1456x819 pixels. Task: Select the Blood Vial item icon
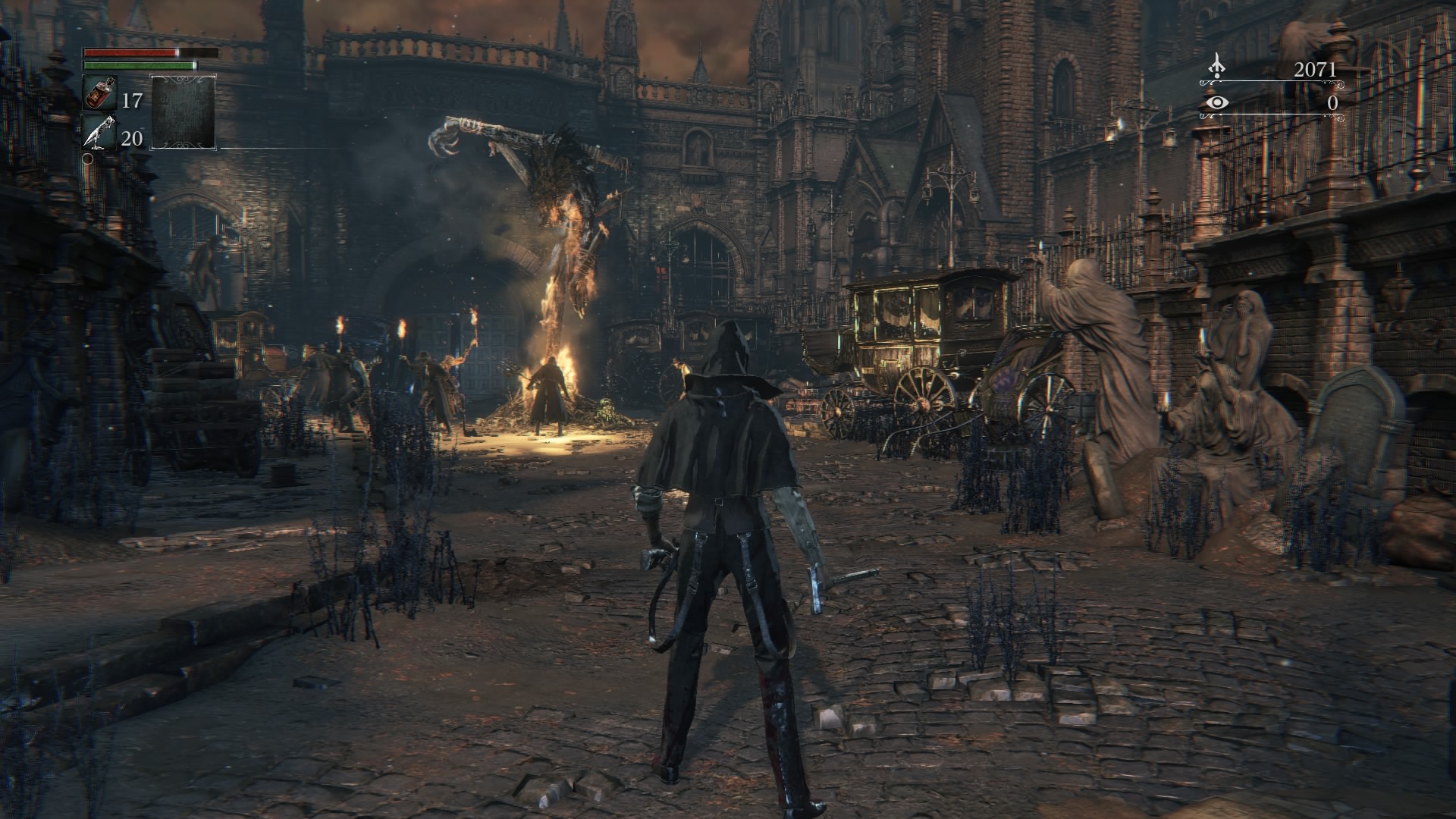[99, 93]
